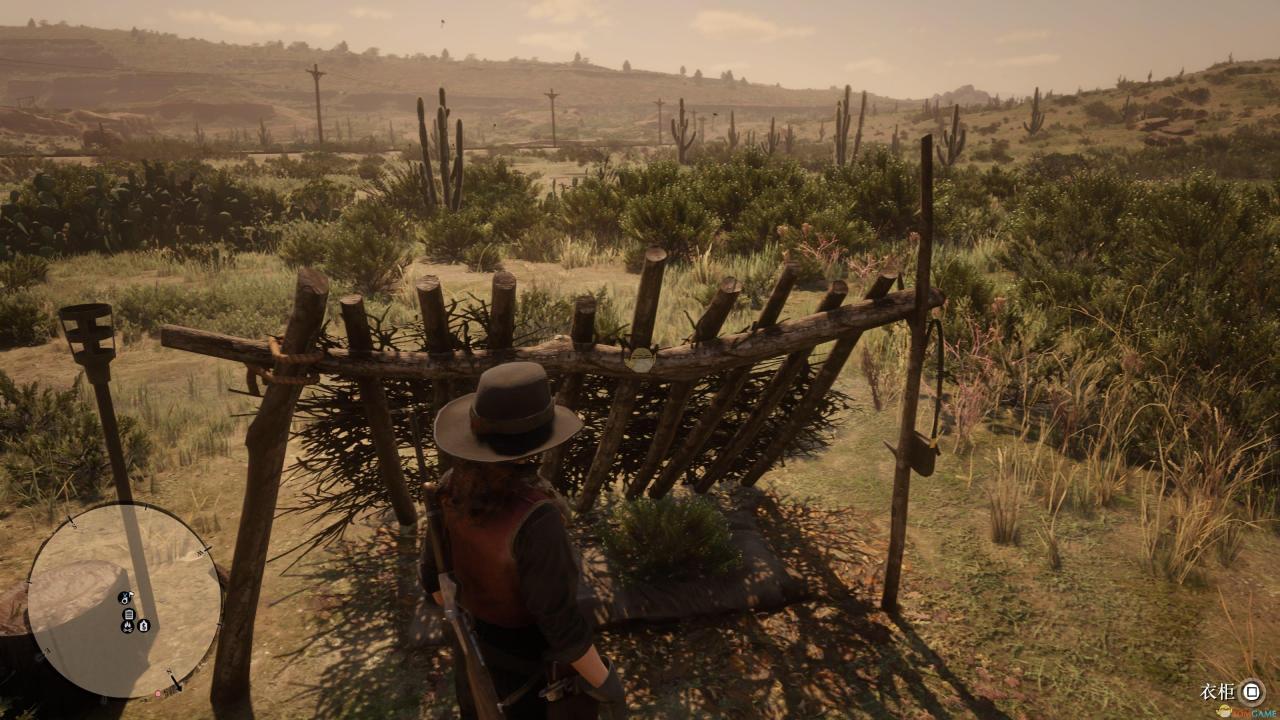The height and width of the screenshot is (720, 1280).
Task: Open the circular minimap
Action: point(124,600)
